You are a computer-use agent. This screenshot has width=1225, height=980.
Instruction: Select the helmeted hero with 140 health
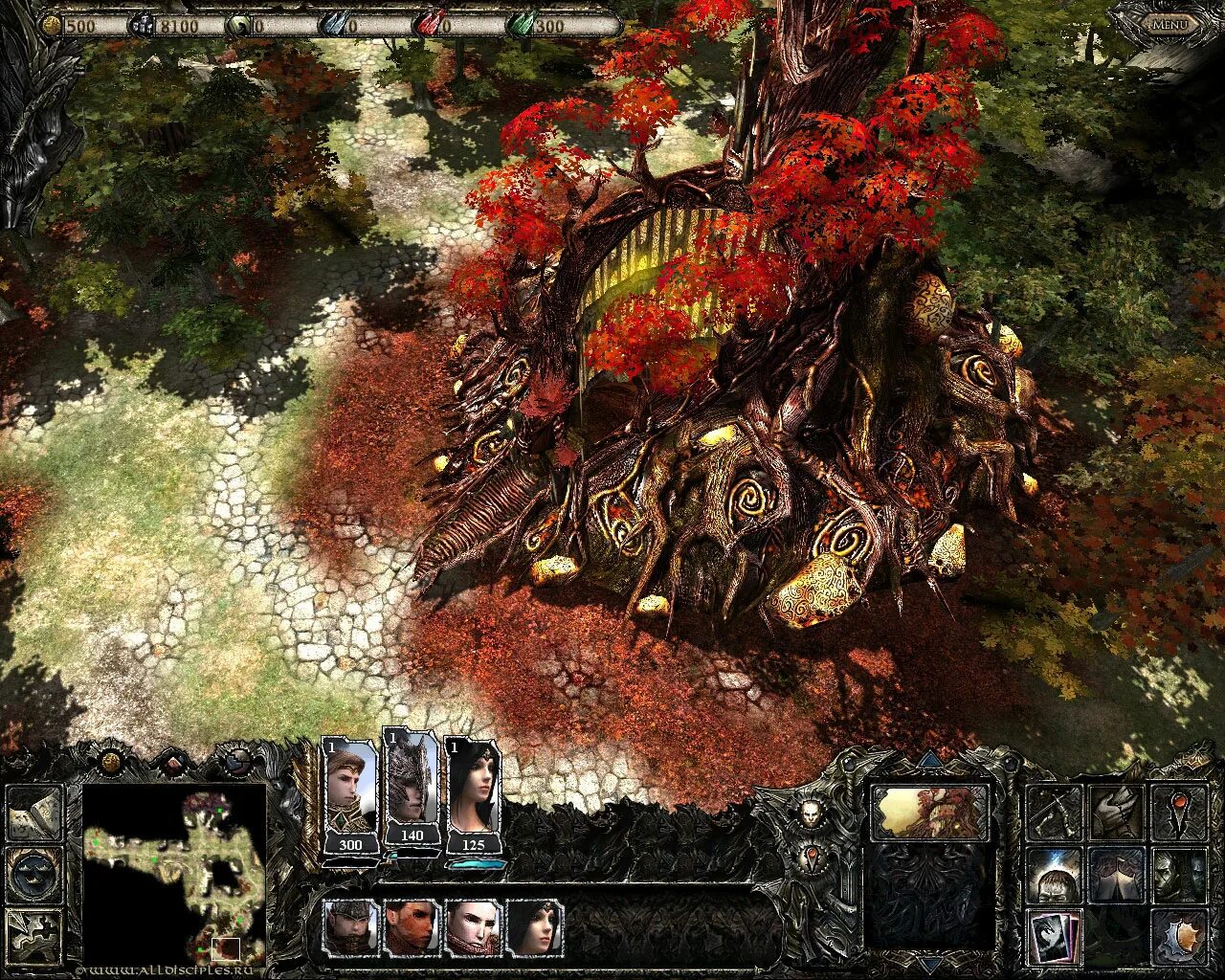click(x=412, y=783)
